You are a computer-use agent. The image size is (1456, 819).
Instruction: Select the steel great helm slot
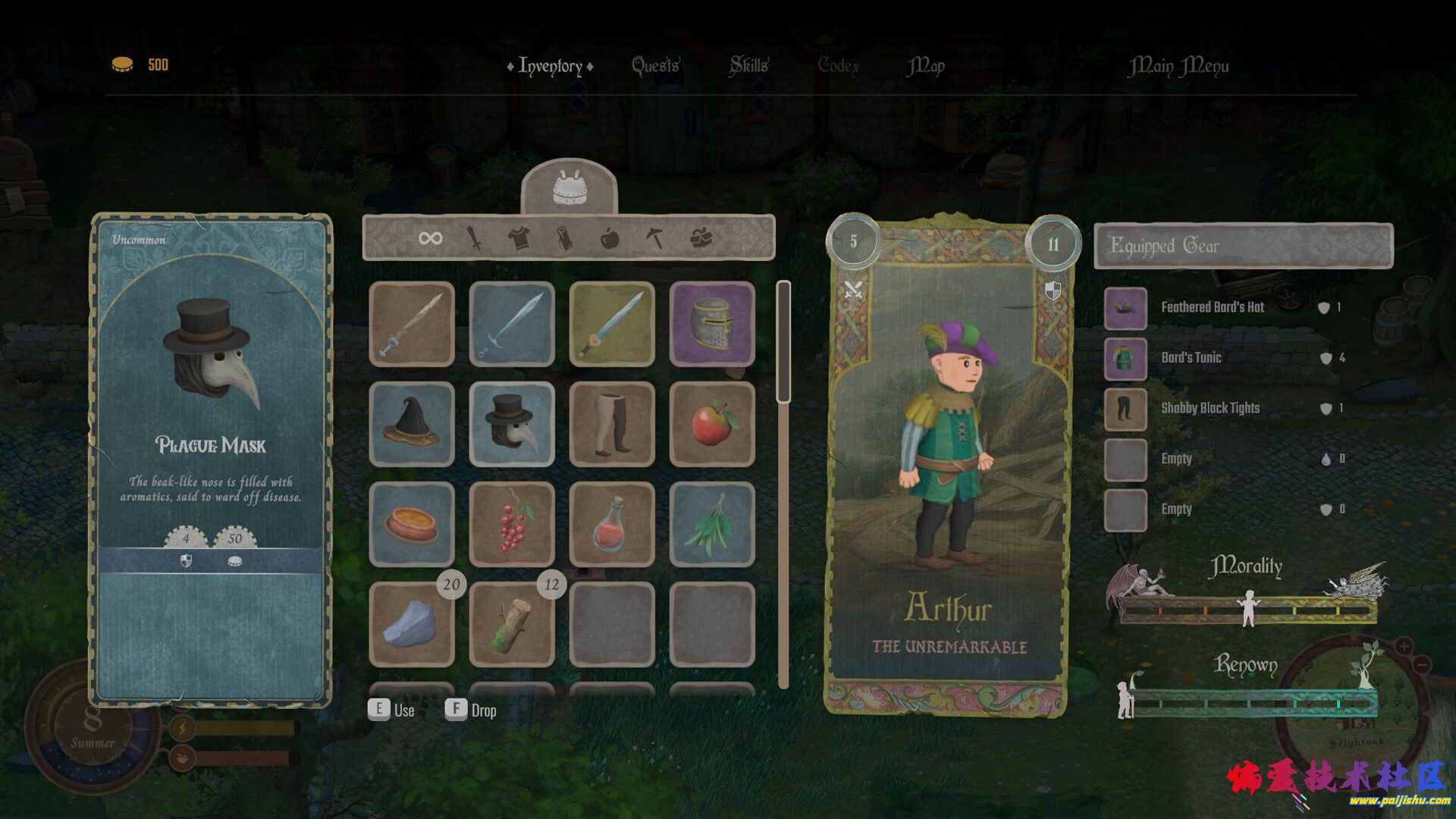pyautogui.click(x=712, y=324)
